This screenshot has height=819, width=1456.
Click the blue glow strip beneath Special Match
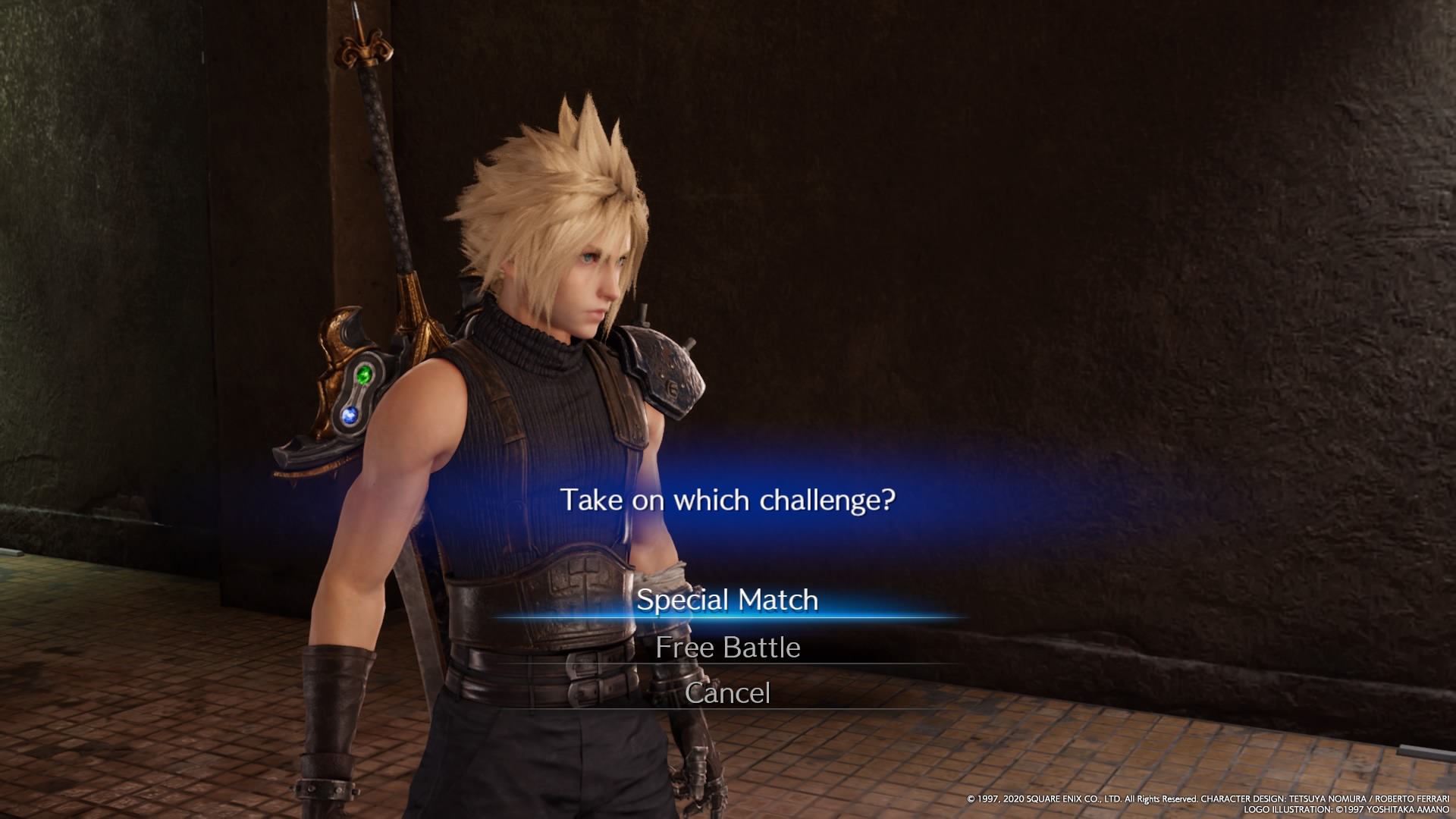click(x=728, y=619)
